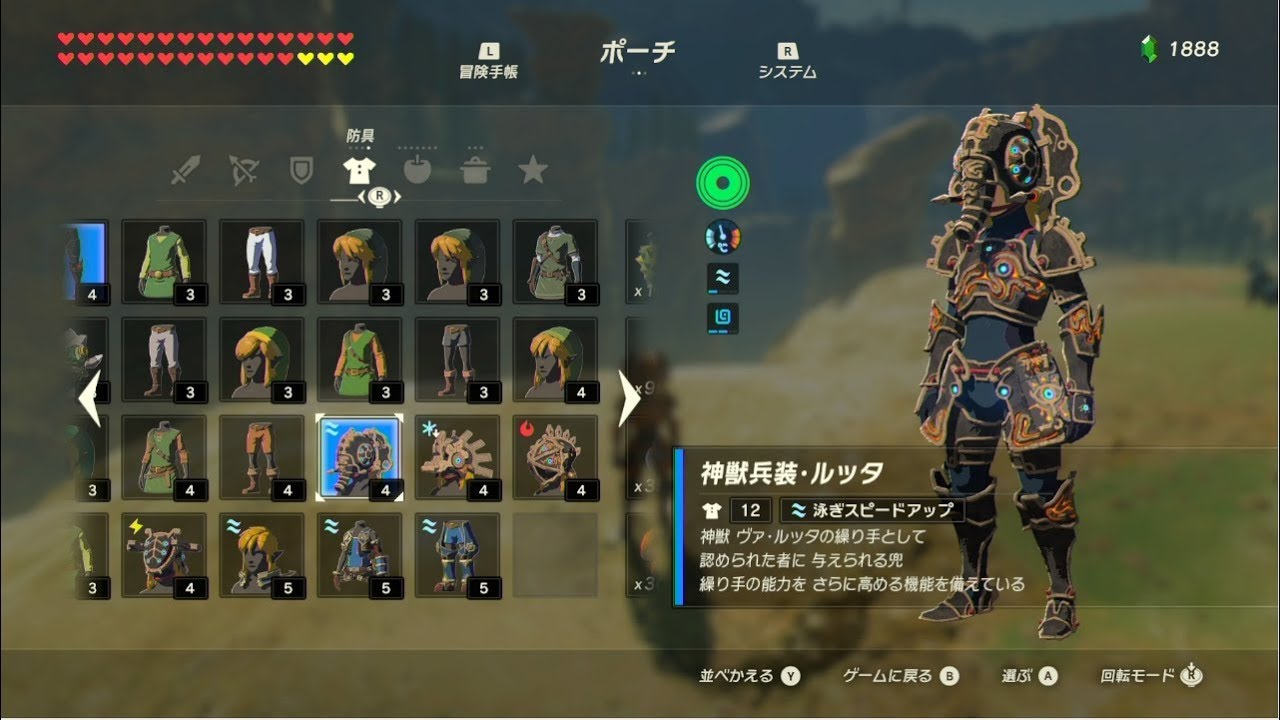This screenshot has height=720, width=1280.
Task: Click the temperature gauge indicator
Action: pyautogui.click(x=723, y=237)
